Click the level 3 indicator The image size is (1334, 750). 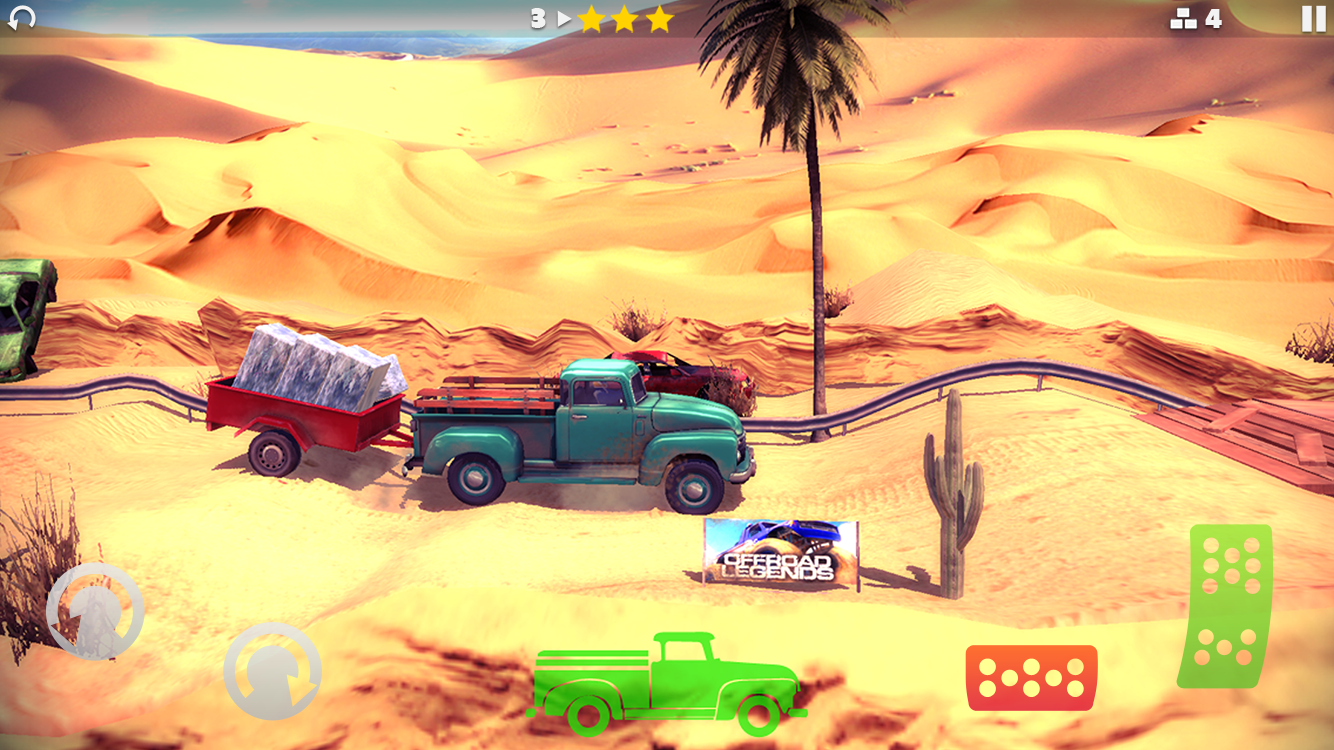coord(537,17)
